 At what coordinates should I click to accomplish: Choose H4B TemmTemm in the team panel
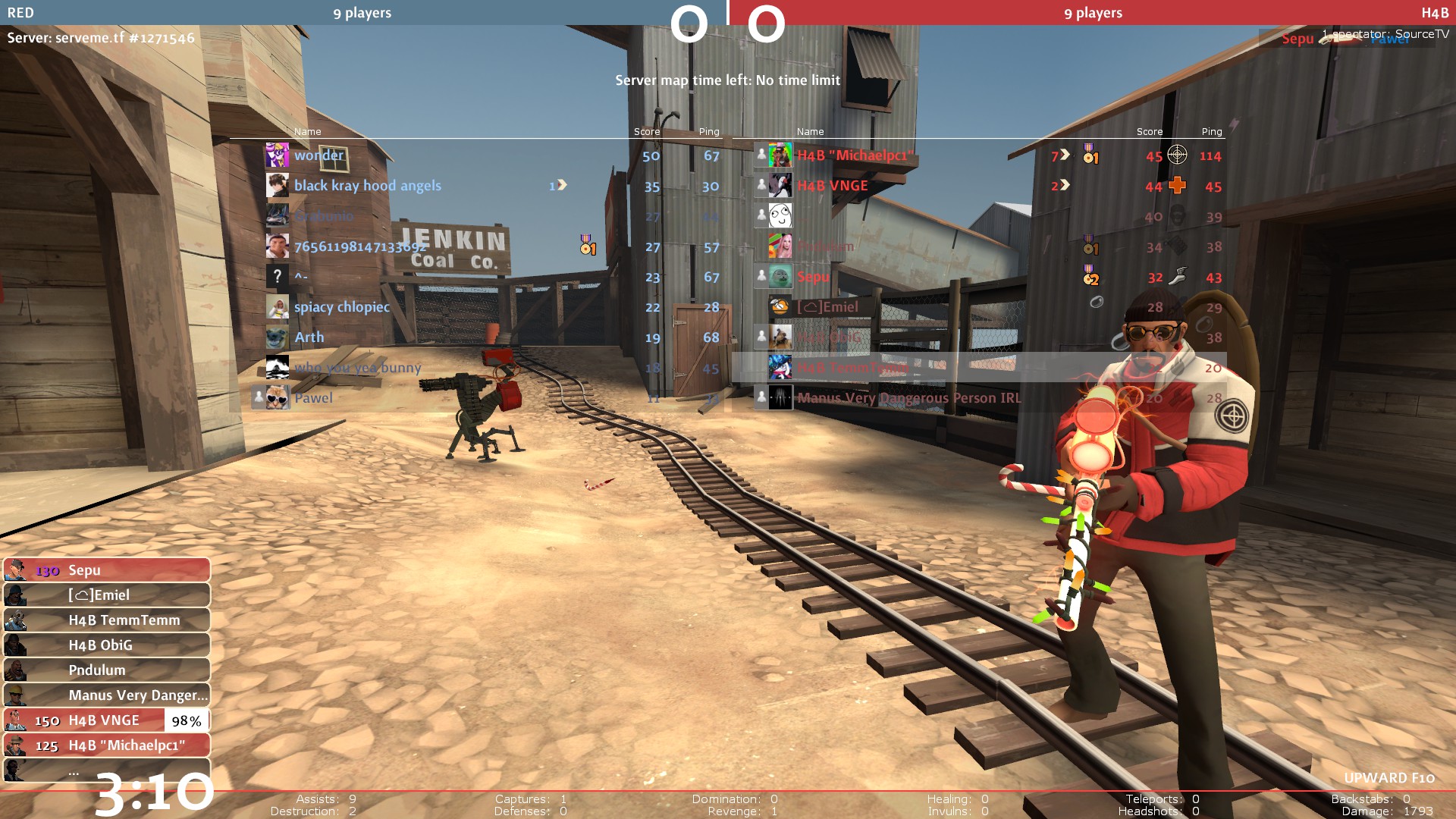click(106, 620)
